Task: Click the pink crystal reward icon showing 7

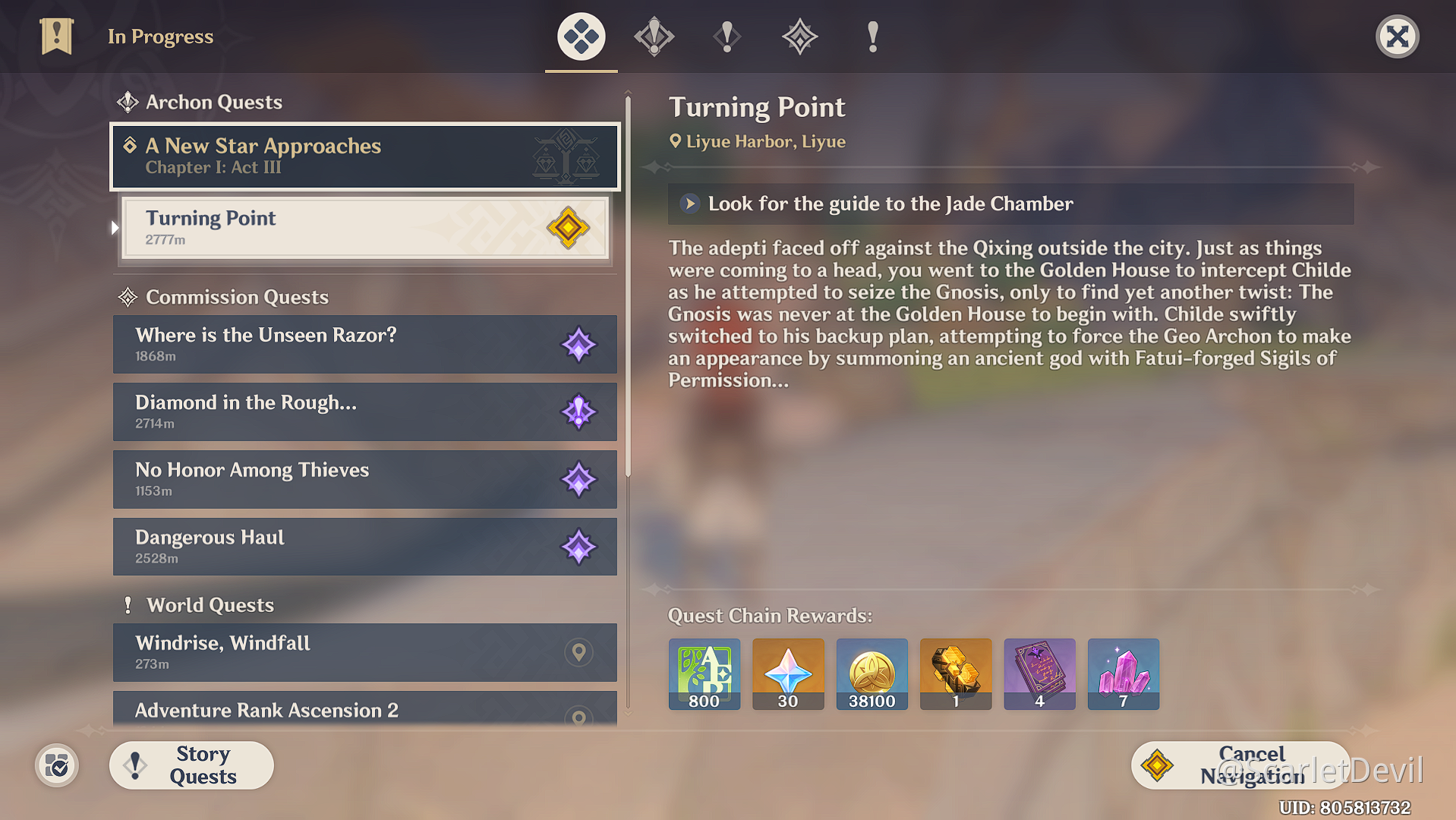Action: pyautogui.click(x=1123, y=674)
